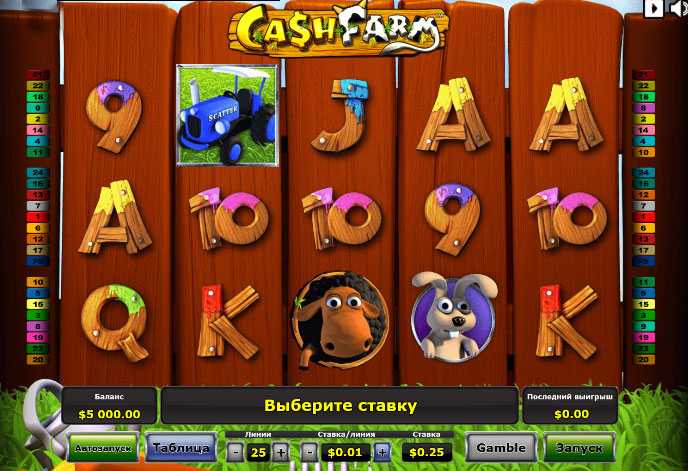Lower the bet per line with minus
The width and height of the screenshot is (688, 471).
310,452
